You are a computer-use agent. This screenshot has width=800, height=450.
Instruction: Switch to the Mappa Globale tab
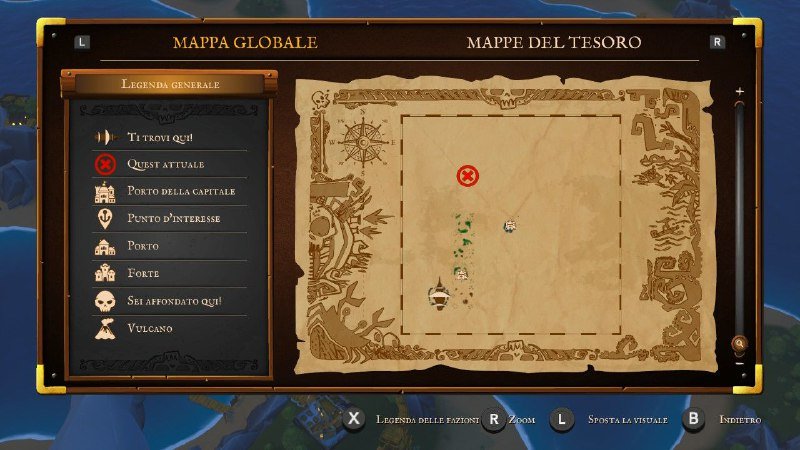point(245,43)
